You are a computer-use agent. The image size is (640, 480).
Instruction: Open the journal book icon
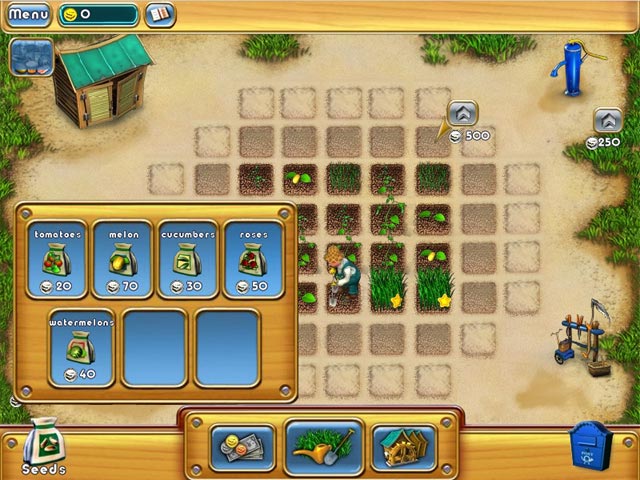(x=159, y=15)
